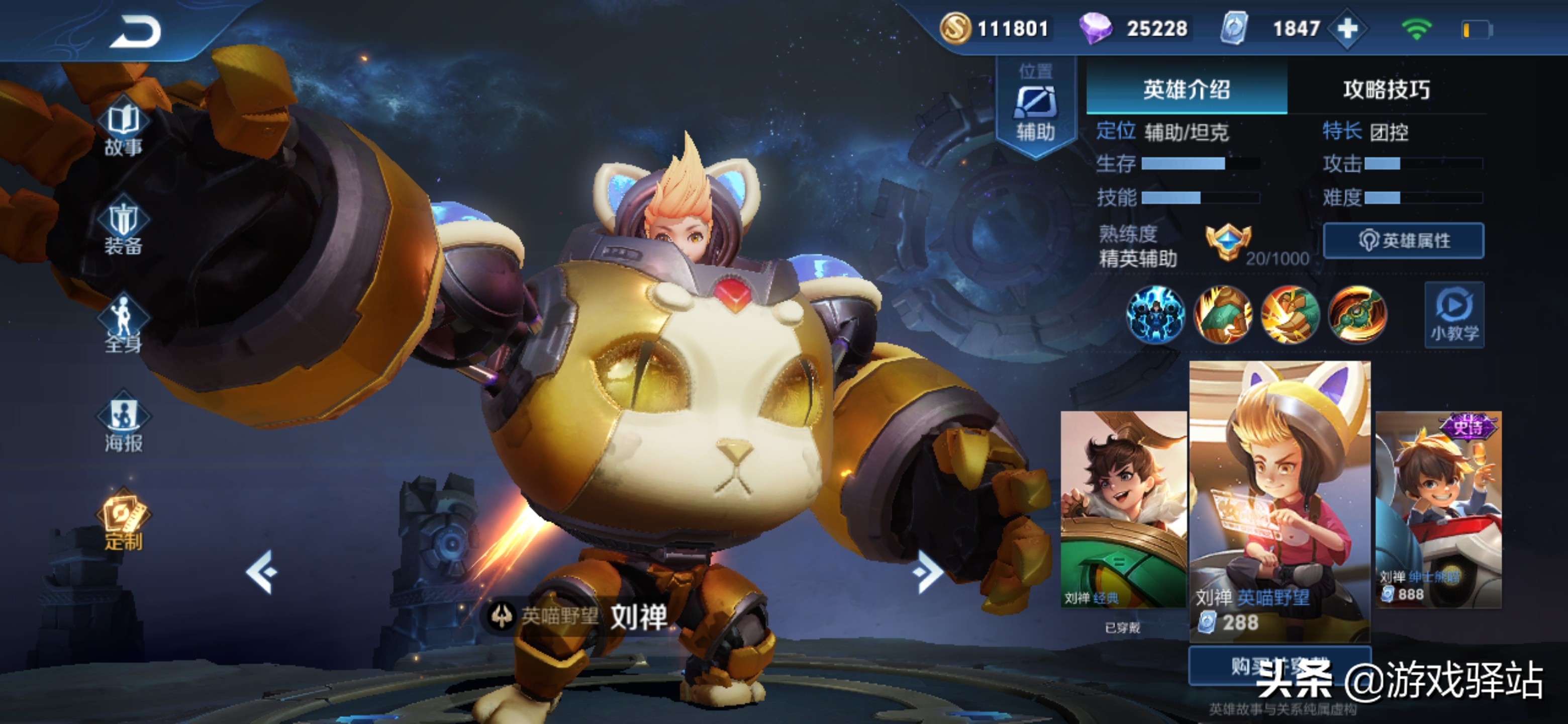Switch to the 攻略技巧 tab
This screenshot has height=724, width=1568.
coord(1386,89)
